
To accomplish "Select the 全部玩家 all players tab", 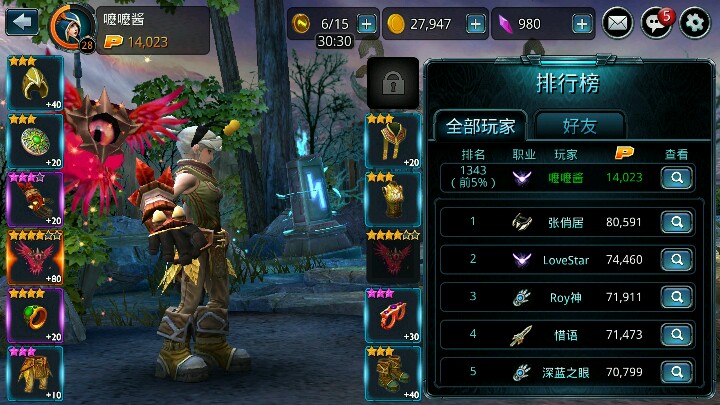I will pos(481,126).
